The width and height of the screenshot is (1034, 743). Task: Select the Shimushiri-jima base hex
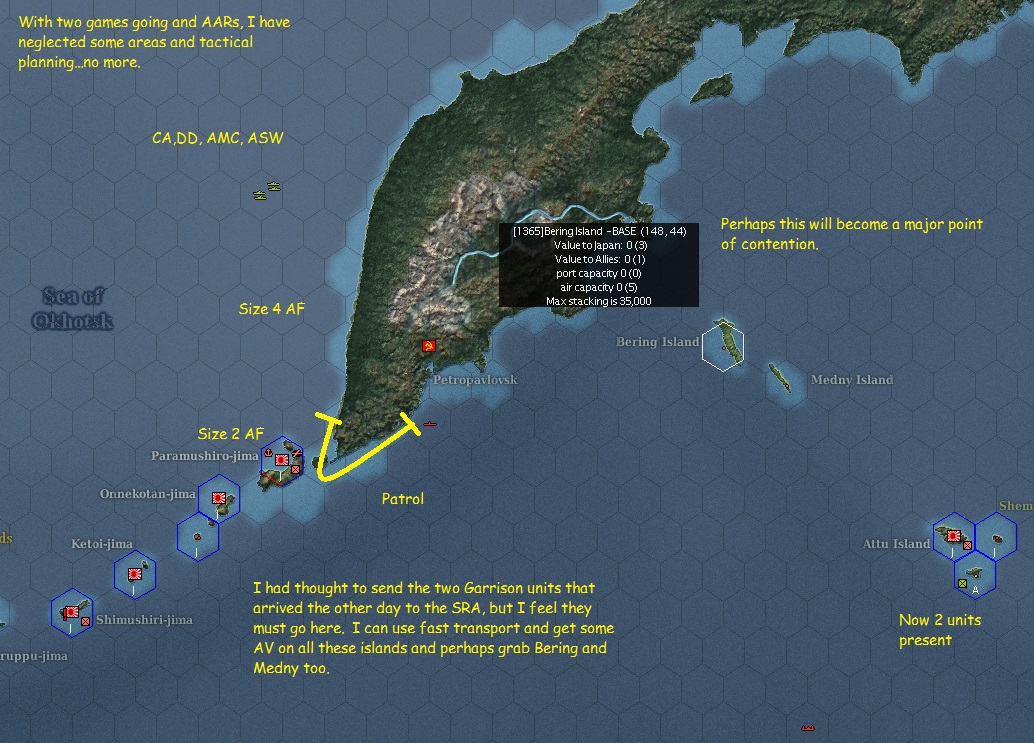point(72,611)
